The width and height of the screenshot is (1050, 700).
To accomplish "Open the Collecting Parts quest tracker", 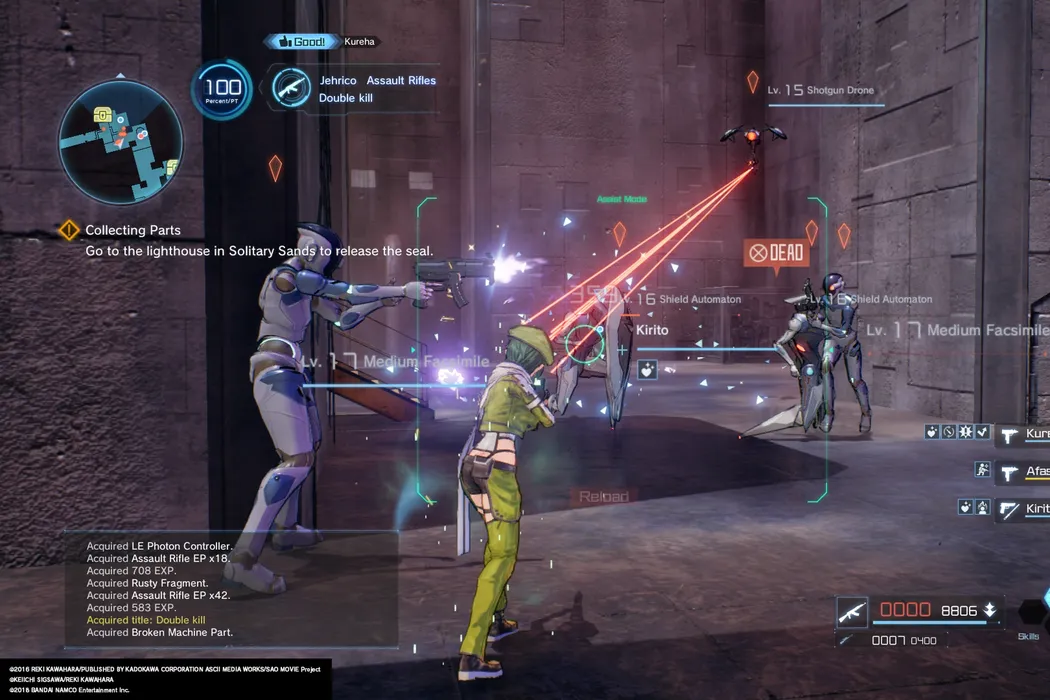I will click(132, 230).
